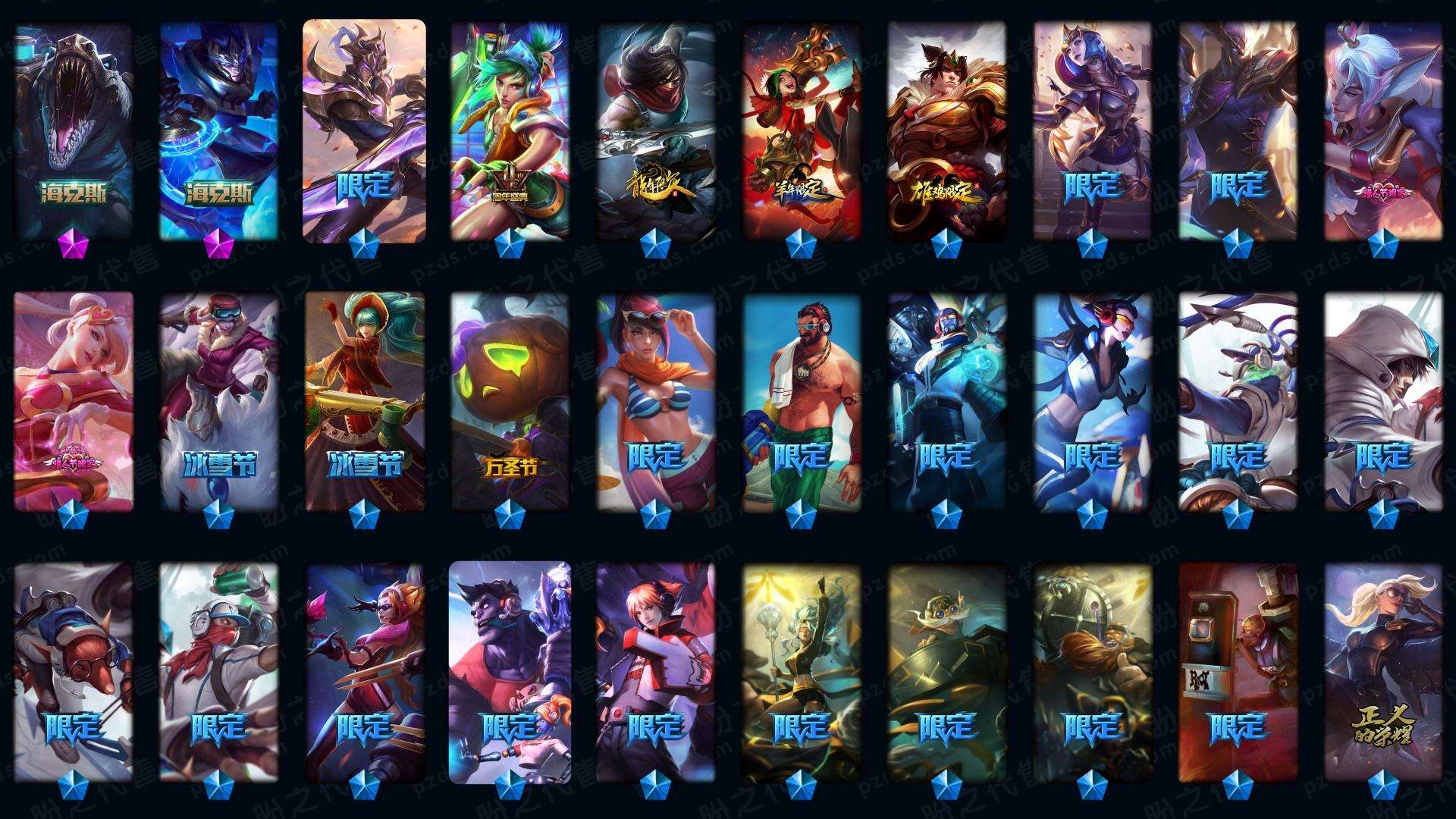Open the purple brute in red shirt skin
This screenshot has height=819, width=1456.
510,671
